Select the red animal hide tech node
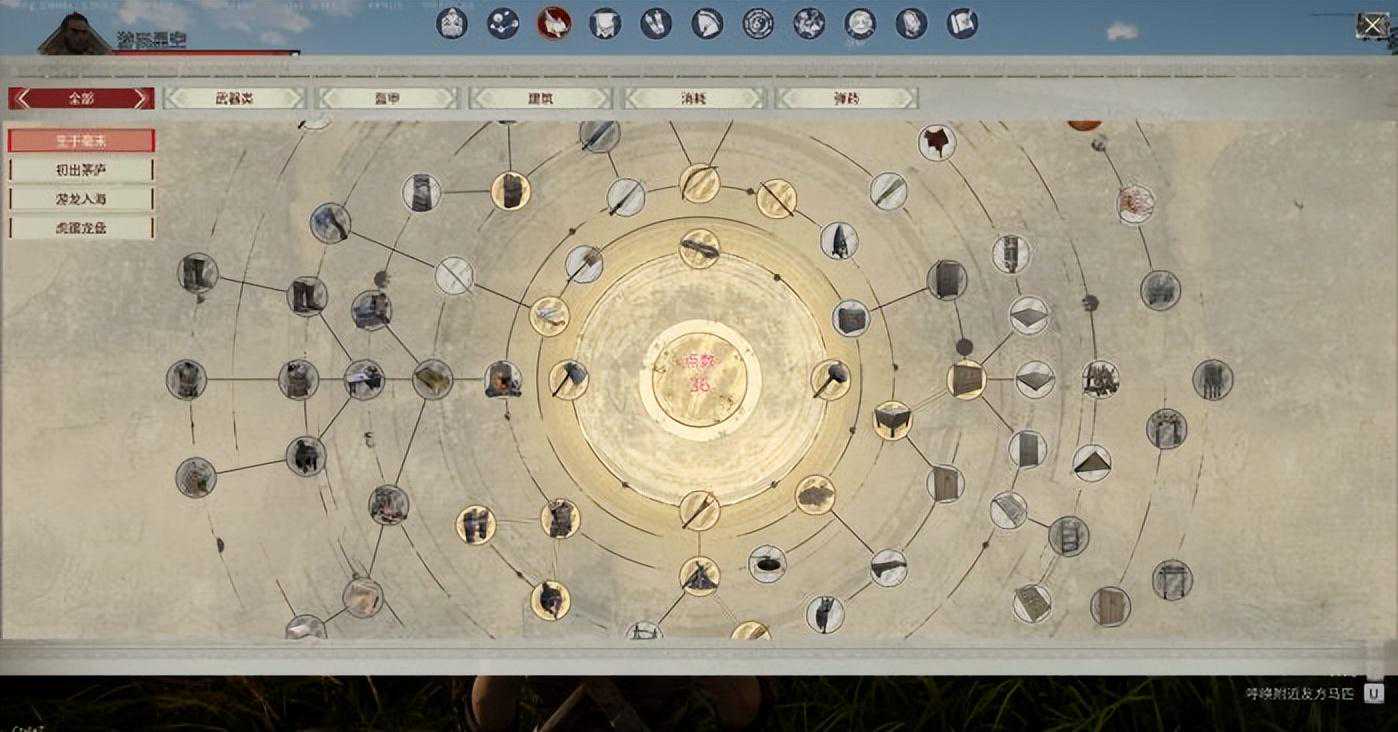Screen dimensions: 1398x732 (x=937, y=142)
